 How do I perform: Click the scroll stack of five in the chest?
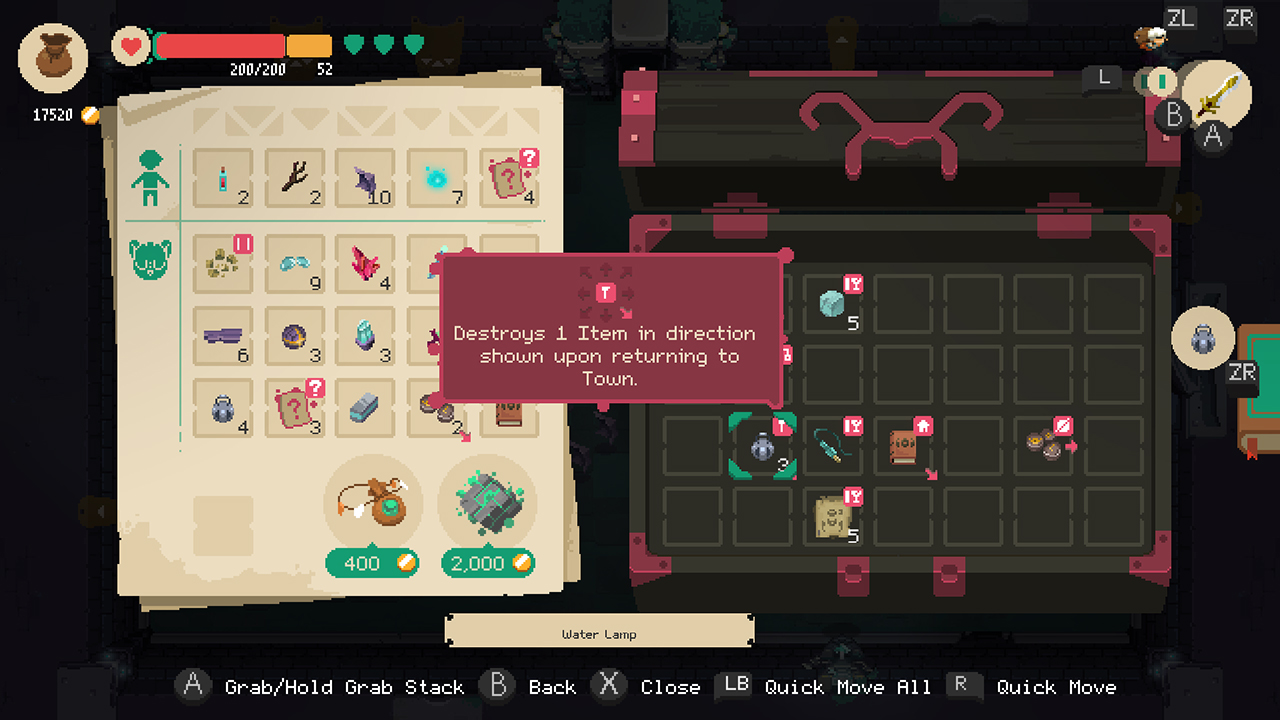tap(835, 516)
